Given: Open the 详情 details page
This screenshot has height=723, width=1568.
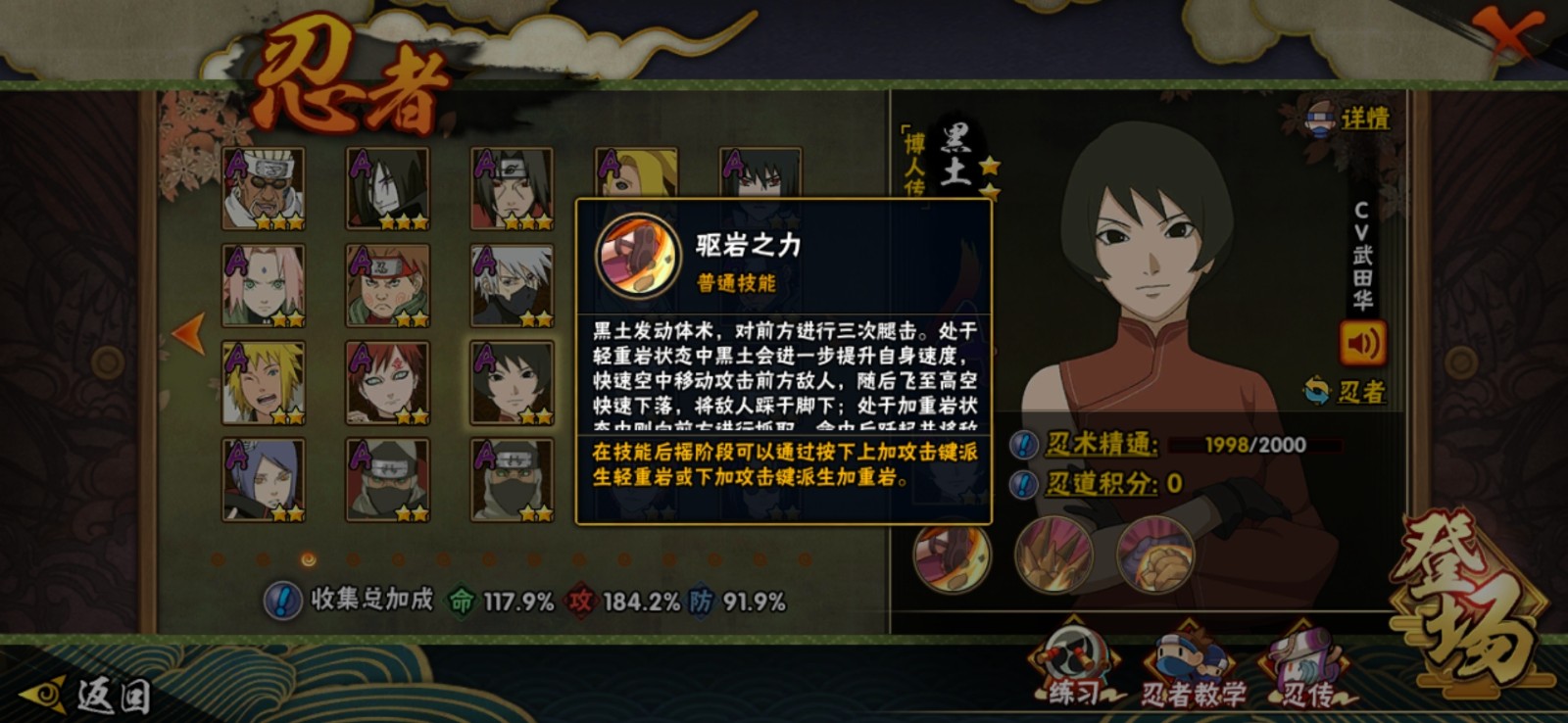Looking at the screenshot, I should (1349, 119).
